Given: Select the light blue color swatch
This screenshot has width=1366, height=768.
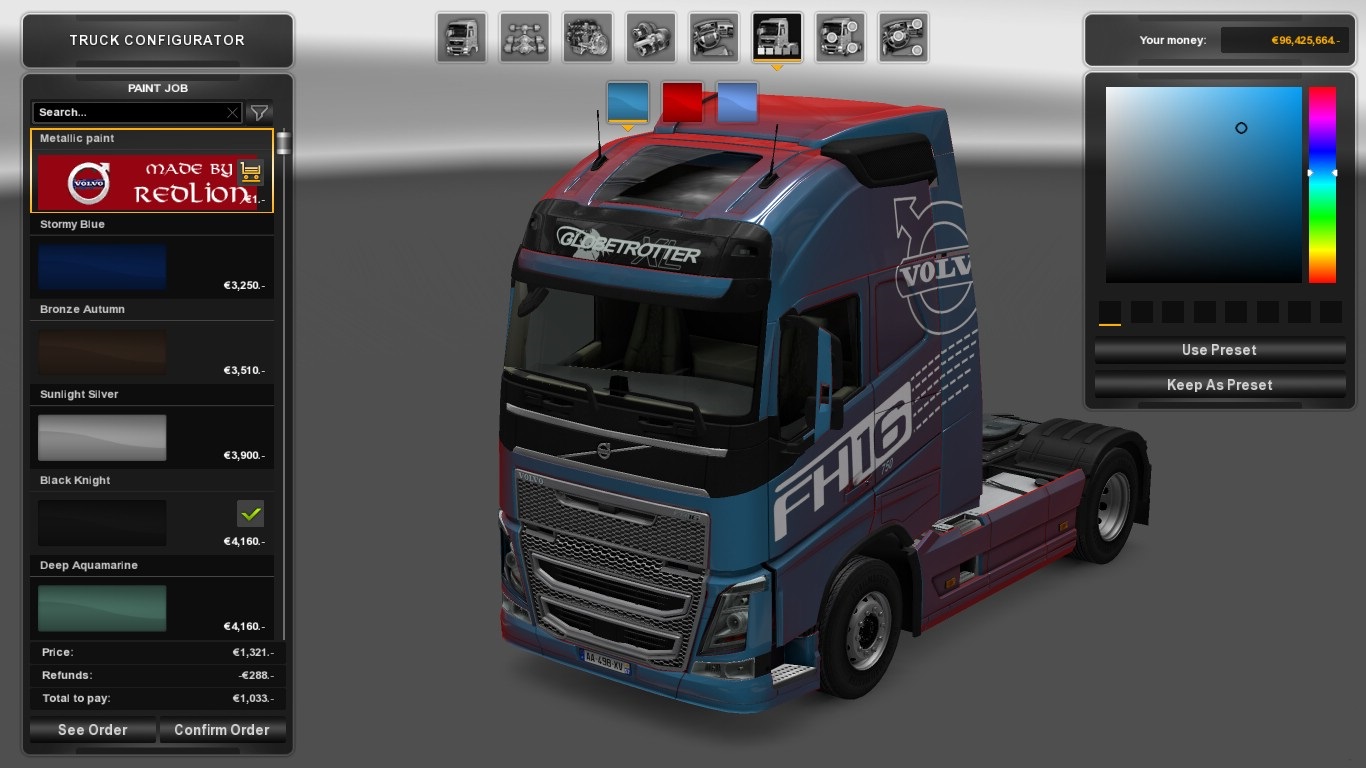Looking at the screenshot, I should pyautogui.click(x=738, y=103).
